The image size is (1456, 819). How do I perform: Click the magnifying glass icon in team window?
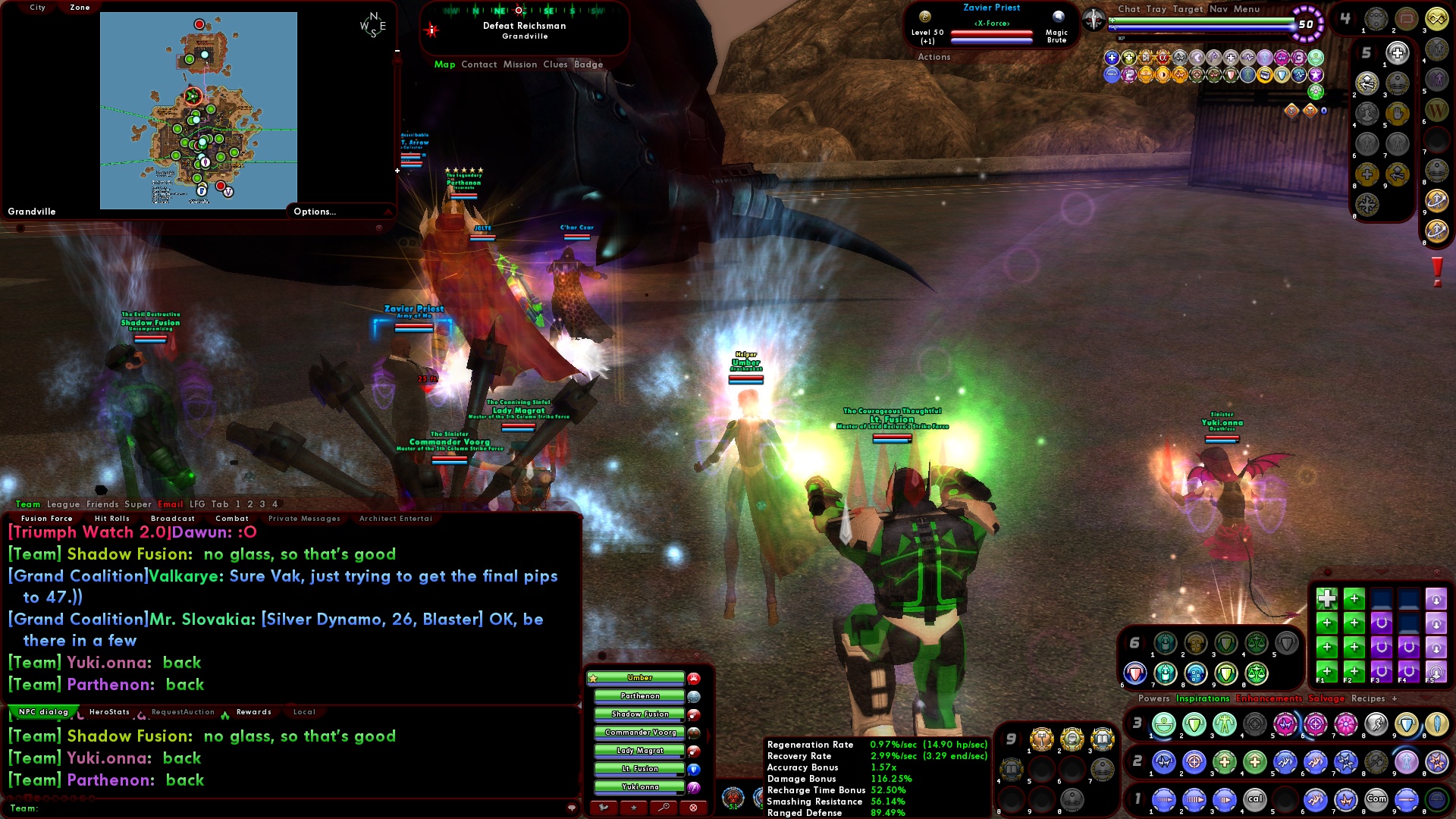pos(664,807)
